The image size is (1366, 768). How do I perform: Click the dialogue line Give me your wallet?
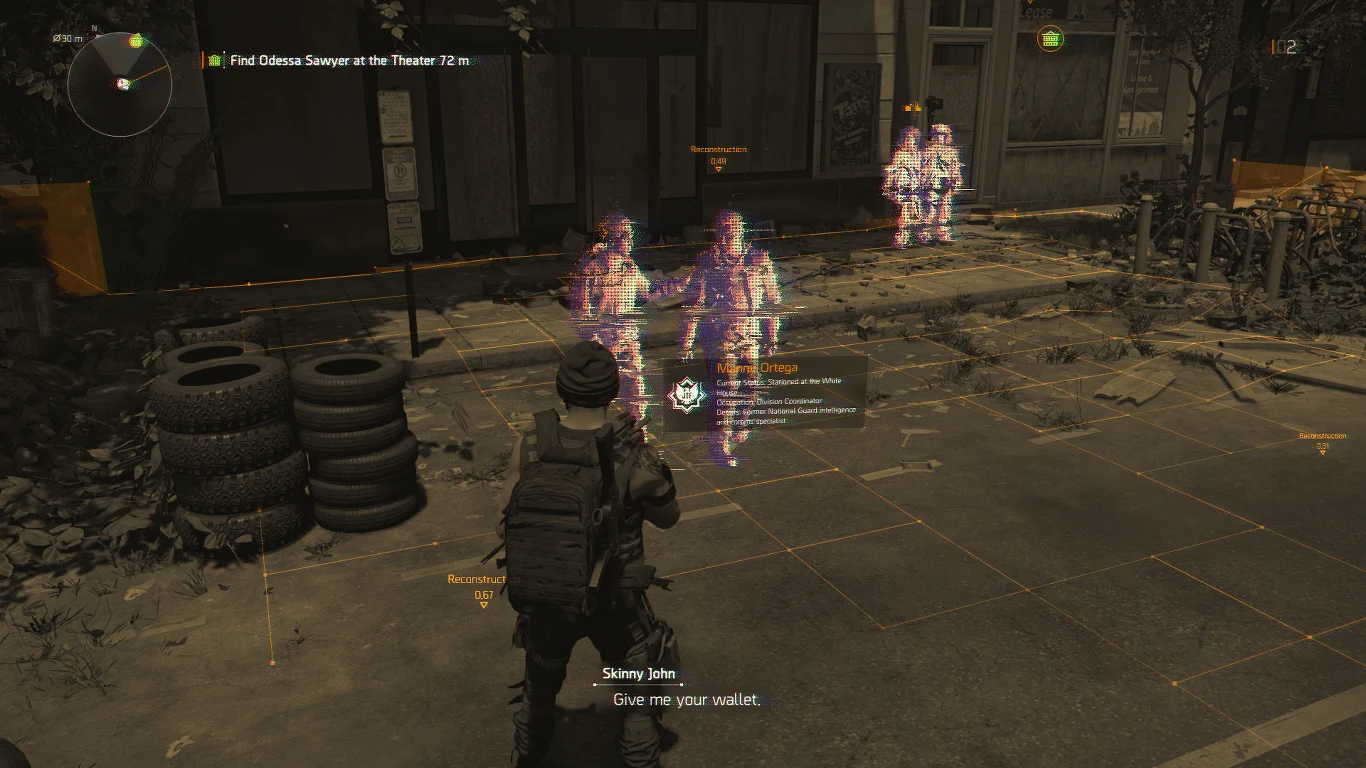tap(685, 701)
